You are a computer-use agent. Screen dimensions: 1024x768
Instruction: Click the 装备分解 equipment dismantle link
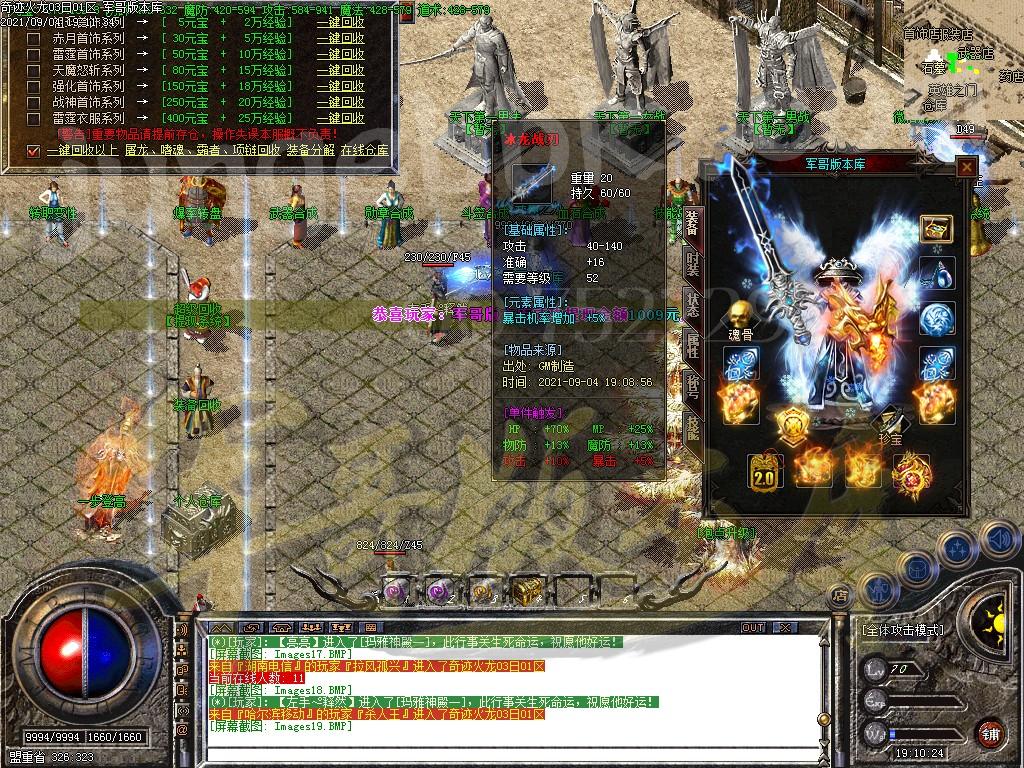(x=311, y=150)
